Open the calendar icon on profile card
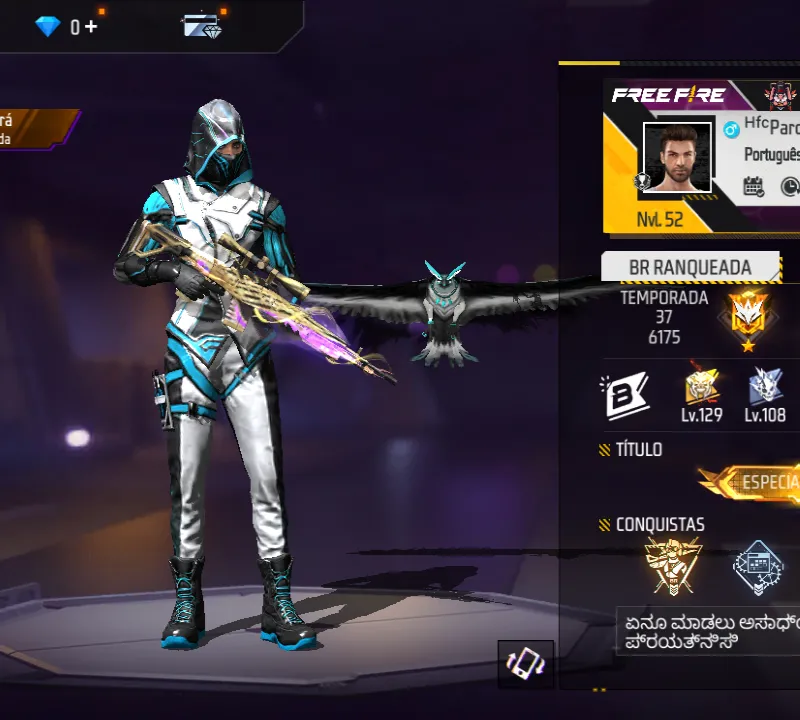The width and height of the screenshot is (800, 720). tap(754, 186)
